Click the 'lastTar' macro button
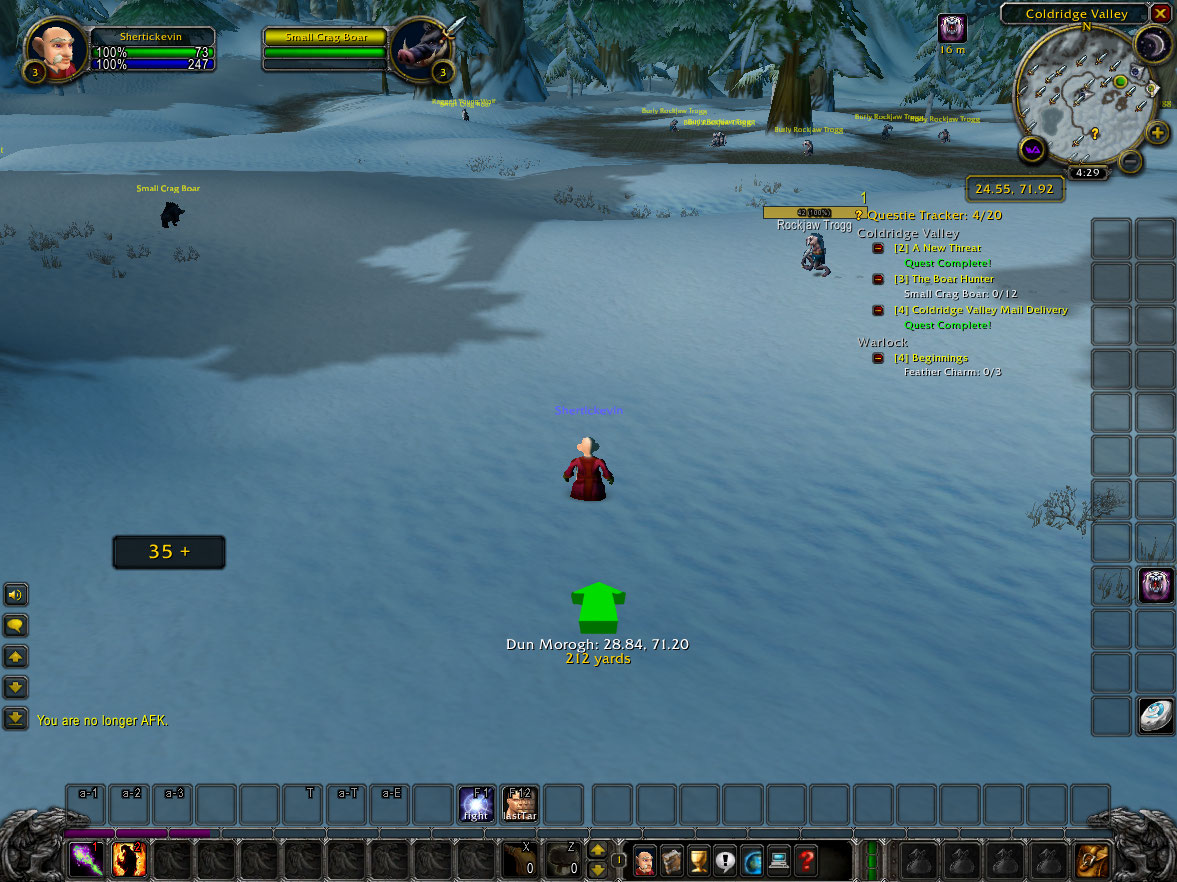Screen dimensions: 1177x882 click(519, 804)
